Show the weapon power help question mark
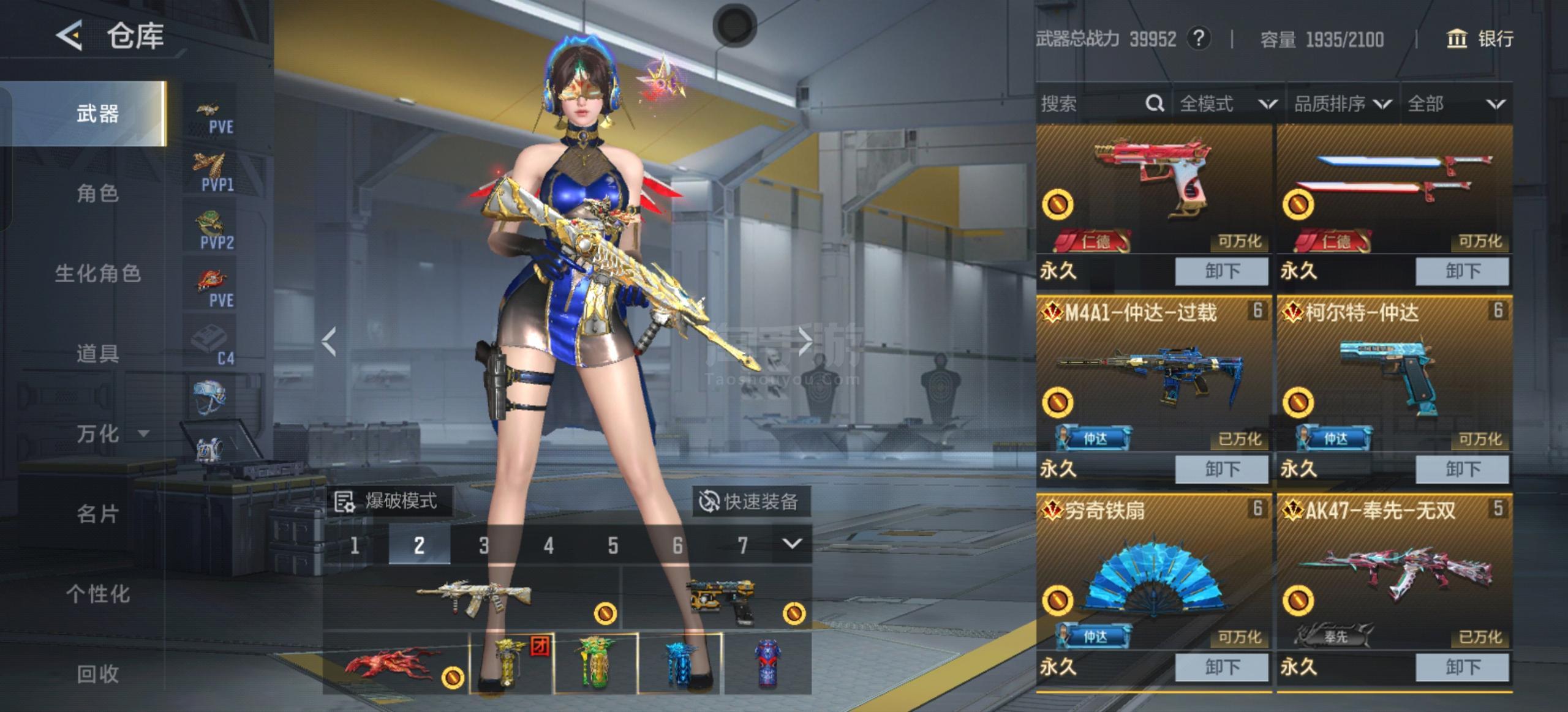Screen dimensions: 1568x712 point(1199,39)
